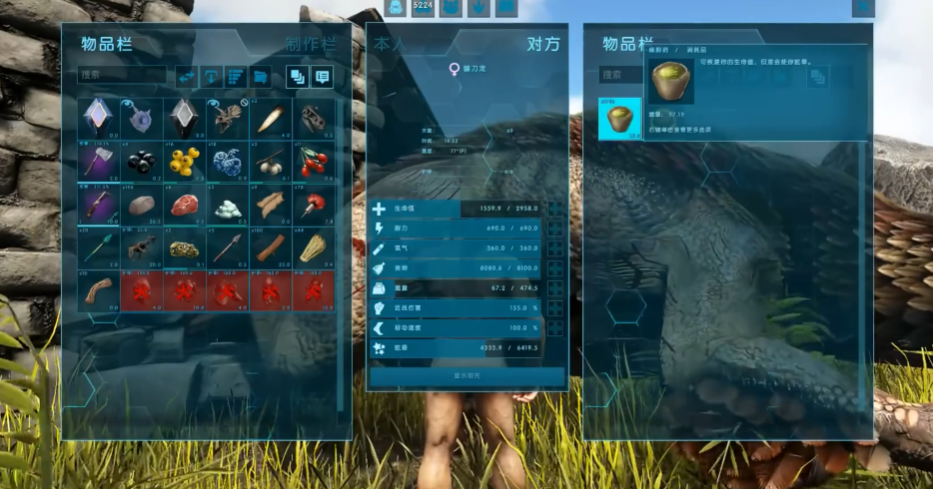
Task: Click the sort items list button
Action: pos(236,76)
